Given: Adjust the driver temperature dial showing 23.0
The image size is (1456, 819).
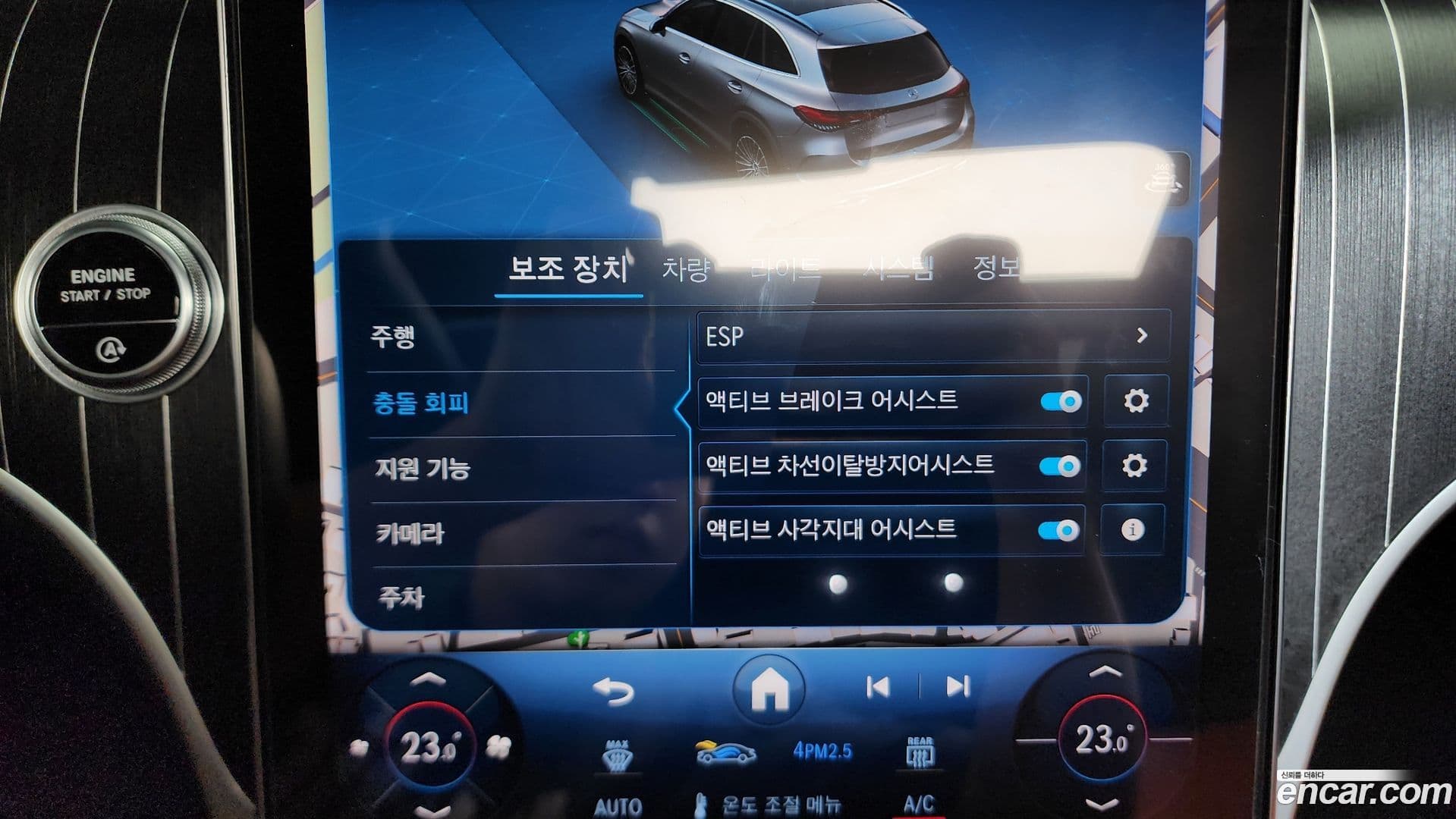Looking at the screenshot, I should pyautogui.click(x=430, y=745).
